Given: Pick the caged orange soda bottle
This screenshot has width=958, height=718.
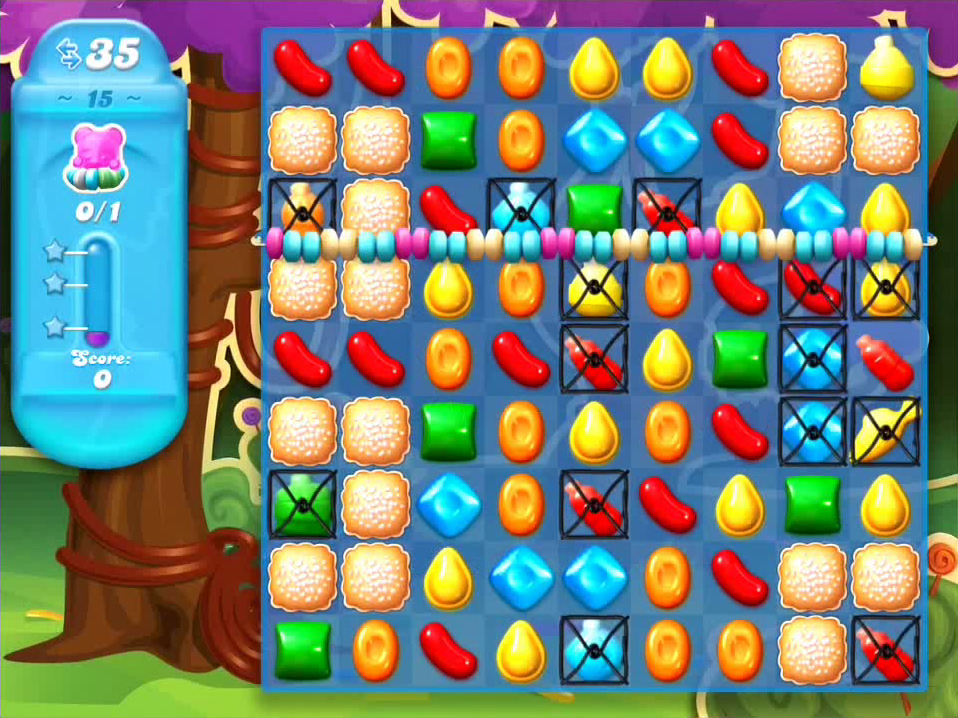Looking at the screenshot, I should [302, 211].
